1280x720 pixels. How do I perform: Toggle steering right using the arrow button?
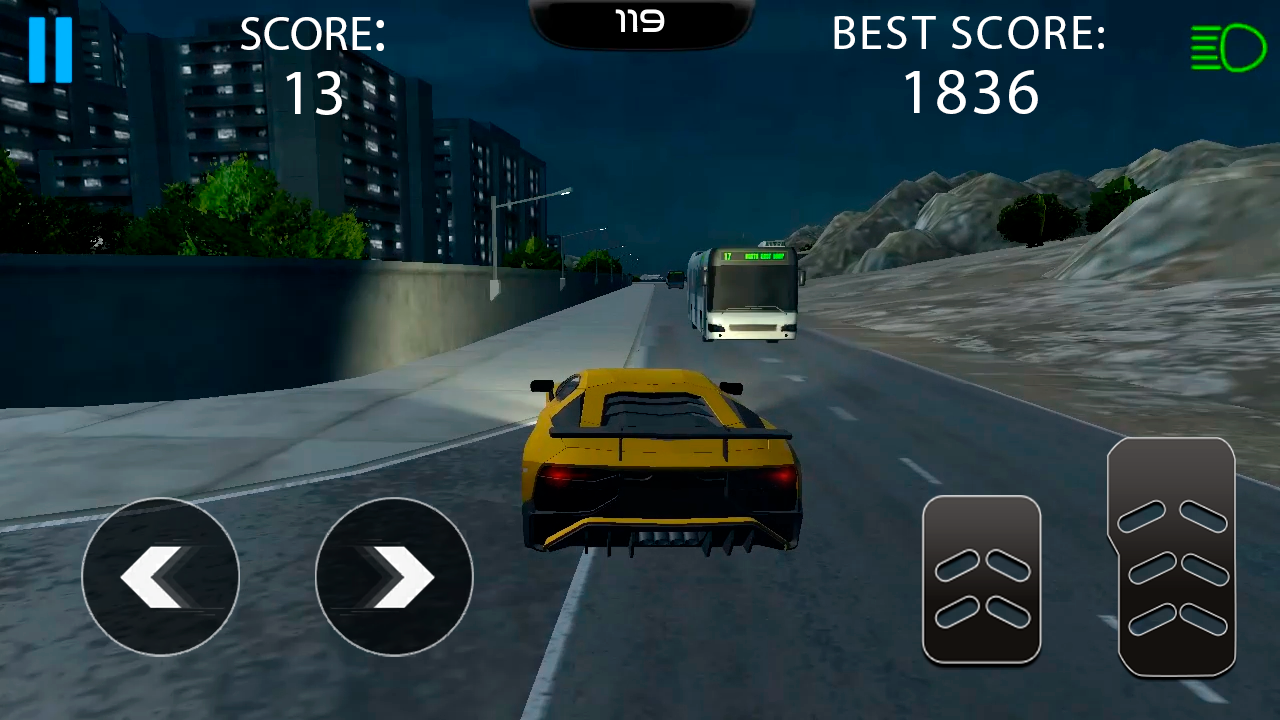(x=394, y=577)
